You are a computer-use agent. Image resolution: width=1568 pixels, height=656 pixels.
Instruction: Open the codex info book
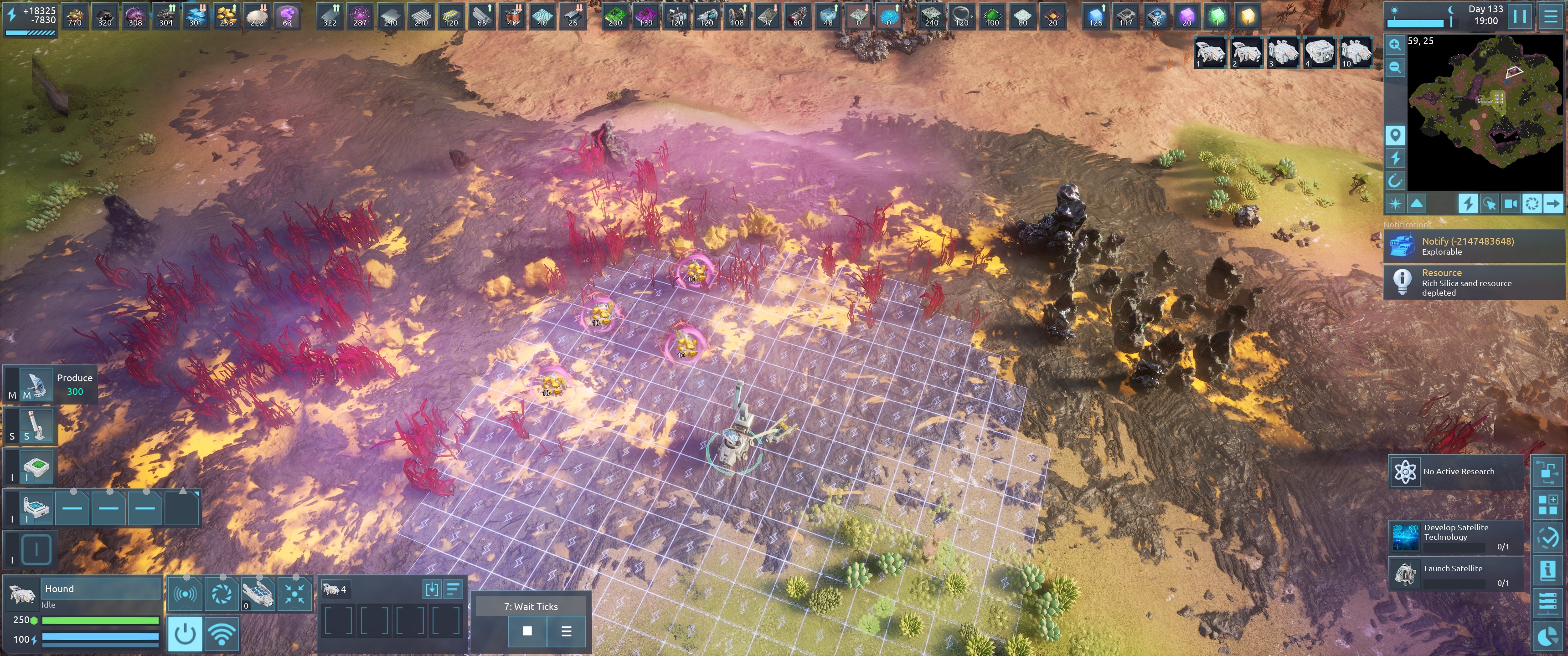coord(1547,570)
